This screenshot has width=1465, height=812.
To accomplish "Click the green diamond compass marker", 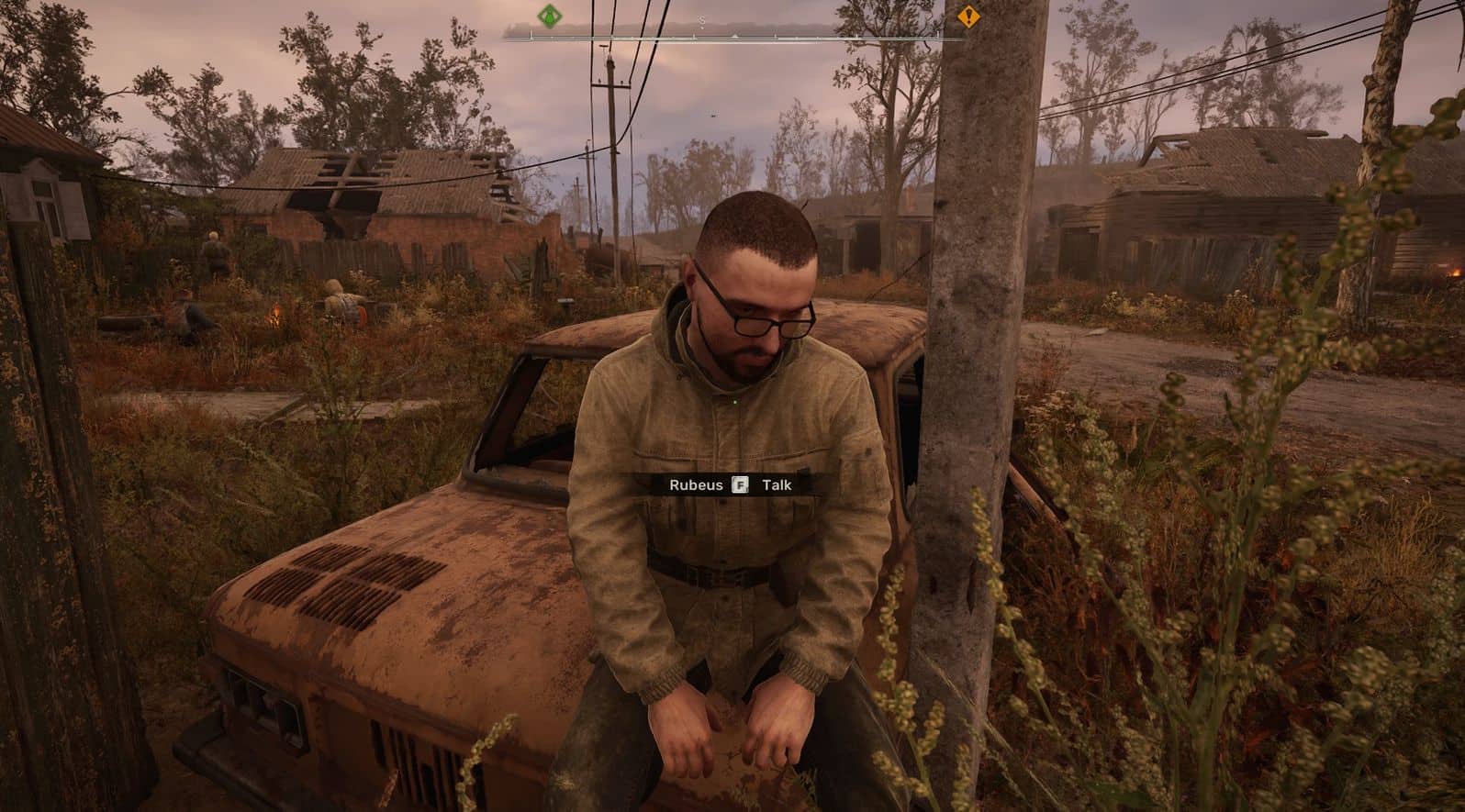I will pyautogui.click(x=549, y=16).
